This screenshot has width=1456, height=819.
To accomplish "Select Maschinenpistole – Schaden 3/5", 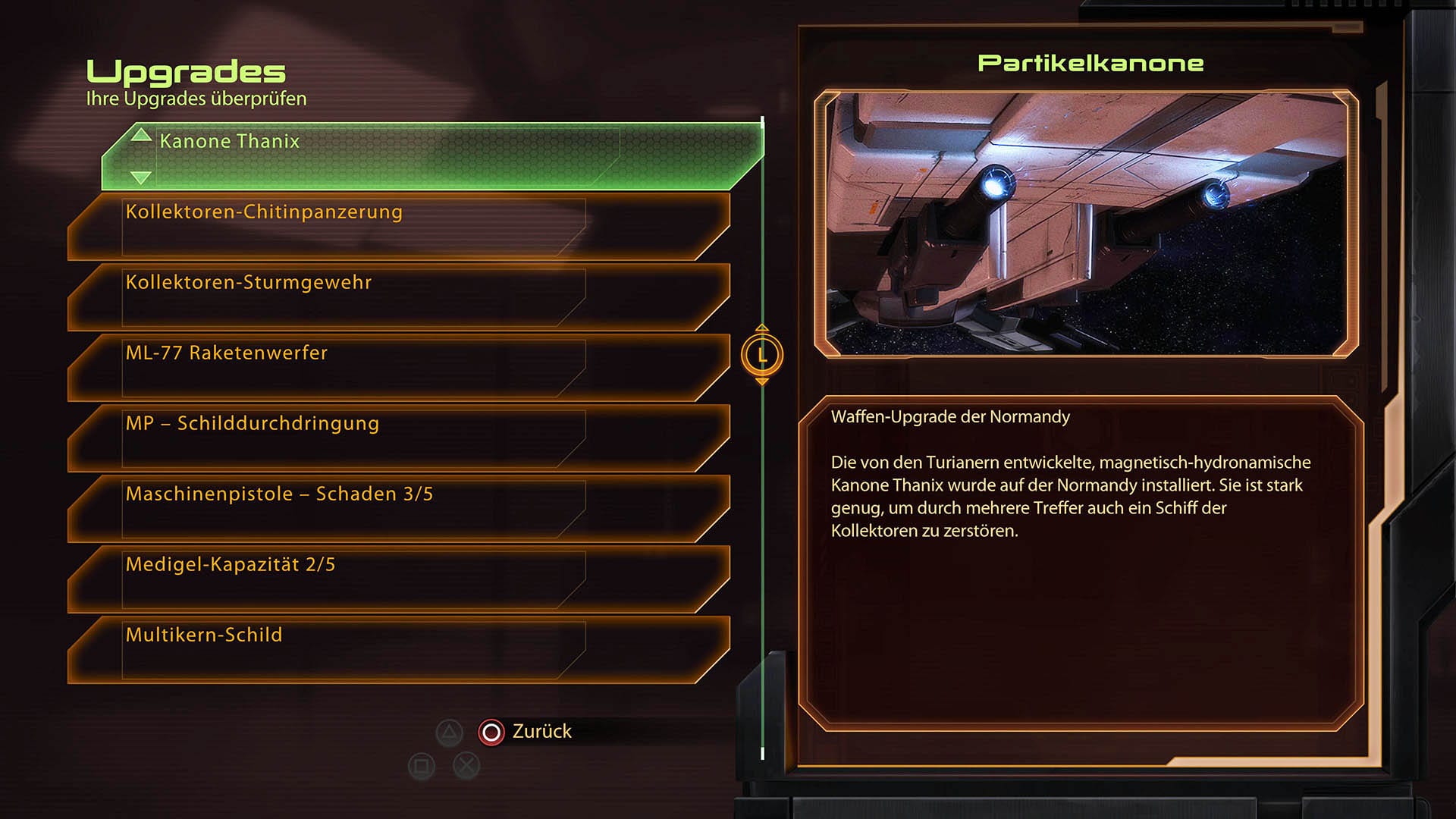I will (398, 508).
